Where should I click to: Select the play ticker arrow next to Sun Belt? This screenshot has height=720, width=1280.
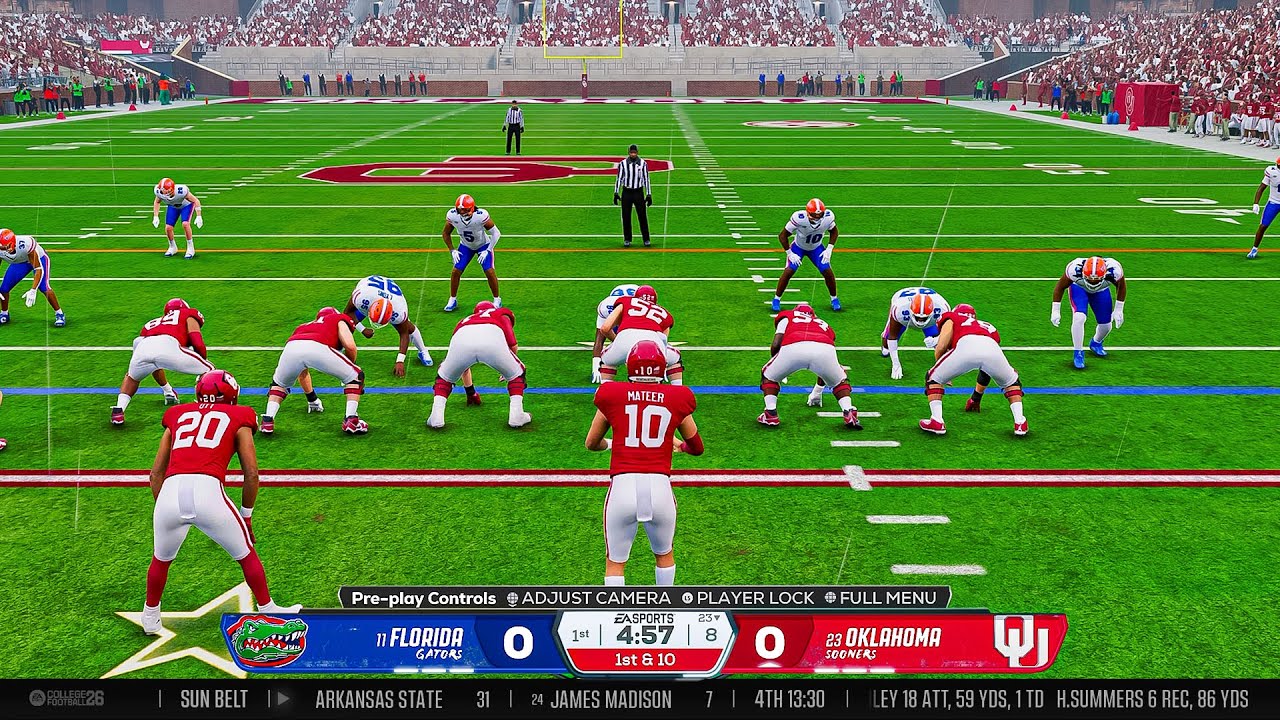pos(284,698)
